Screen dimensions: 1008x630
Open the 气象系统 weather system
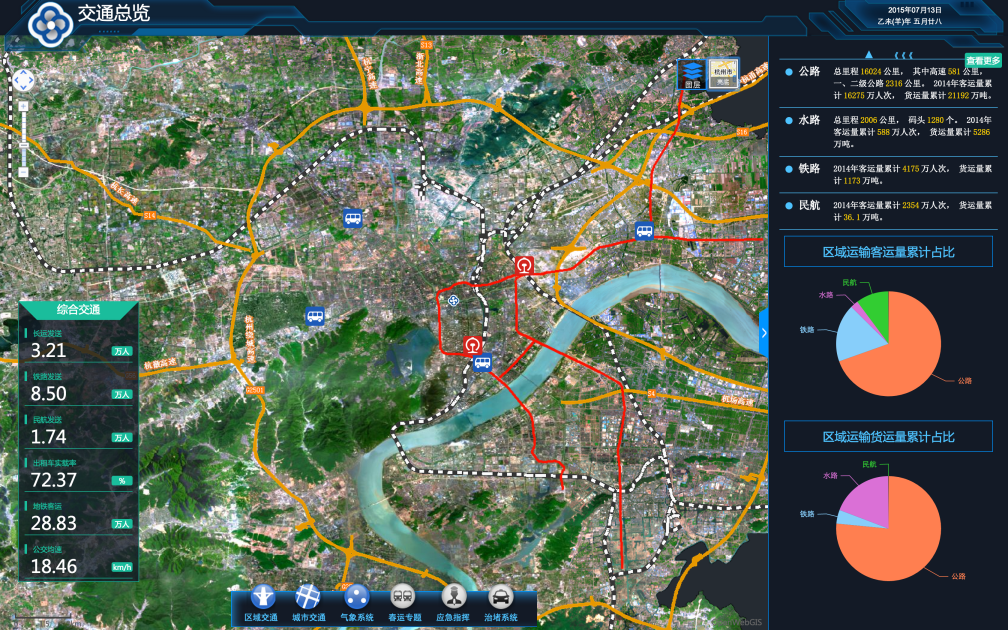(357, 598)
